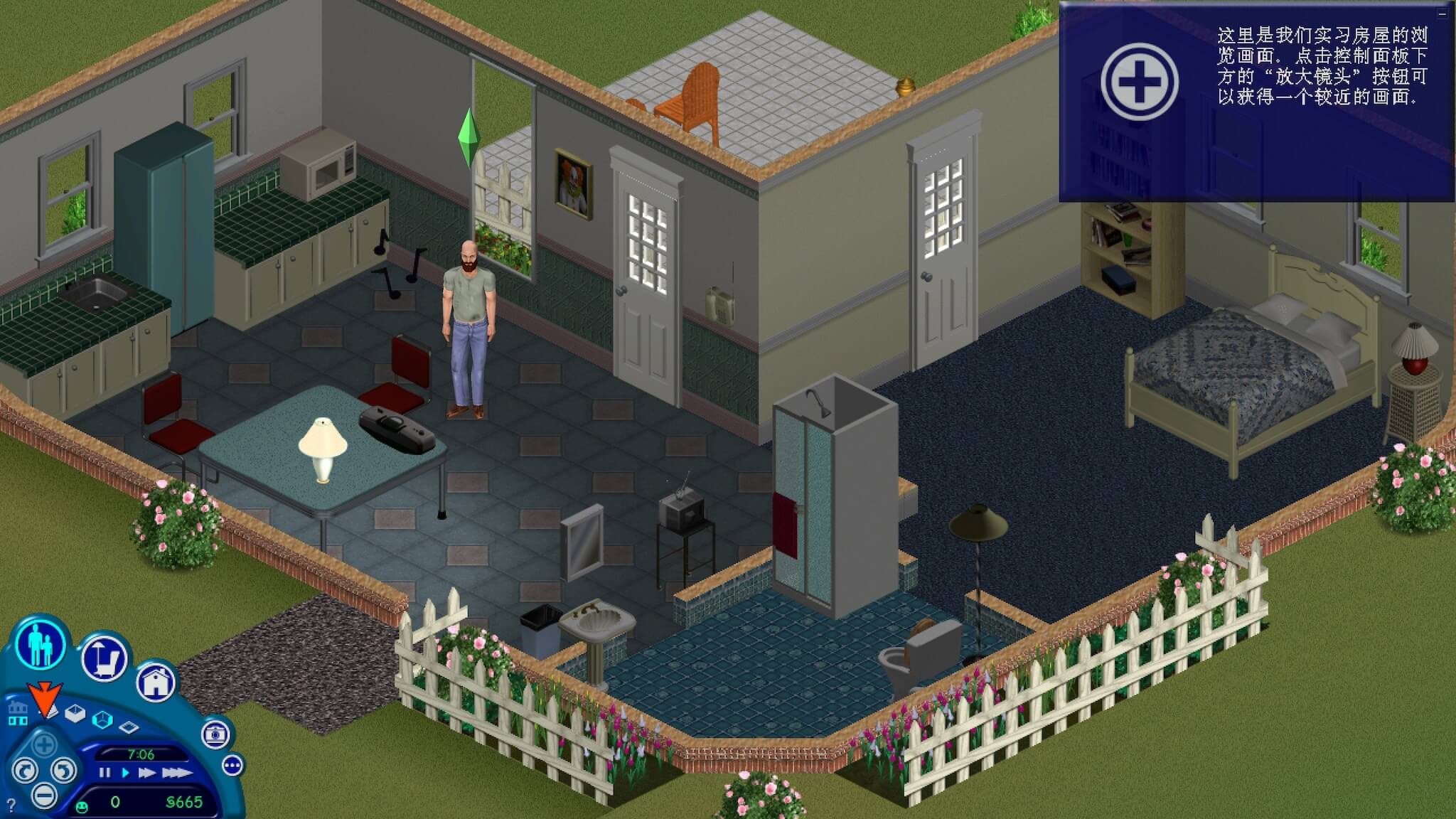Return to the neighborhood screen

18,713
